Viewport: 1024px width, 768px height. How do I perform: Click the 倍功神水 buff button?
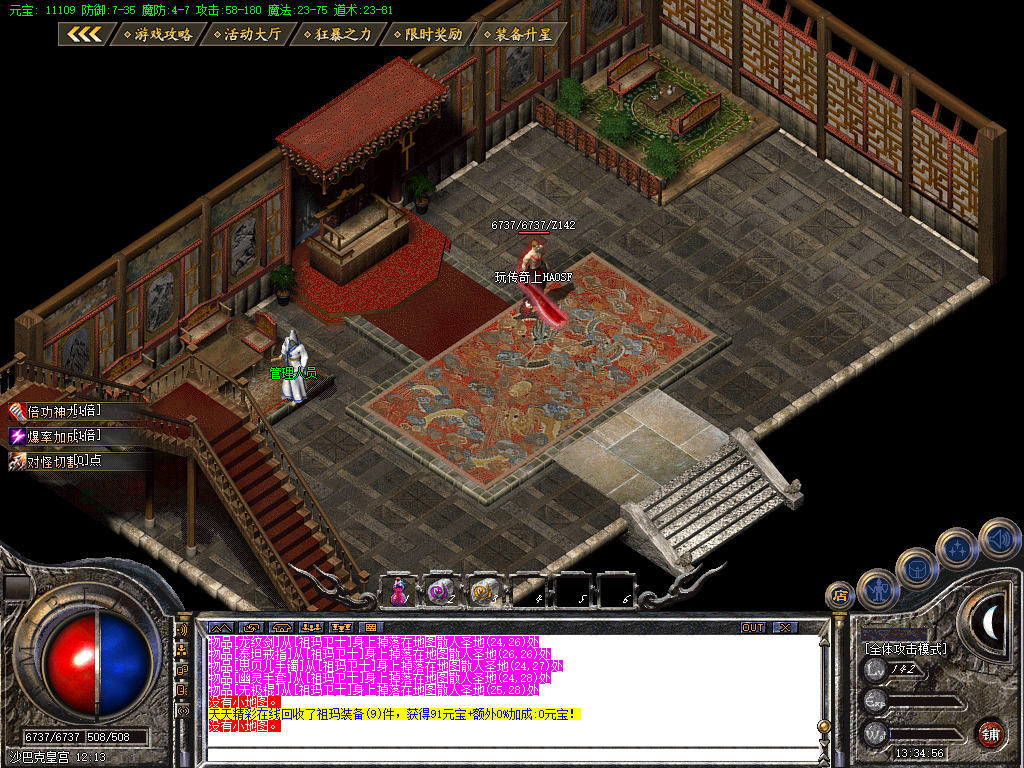[x=56, y=411]
